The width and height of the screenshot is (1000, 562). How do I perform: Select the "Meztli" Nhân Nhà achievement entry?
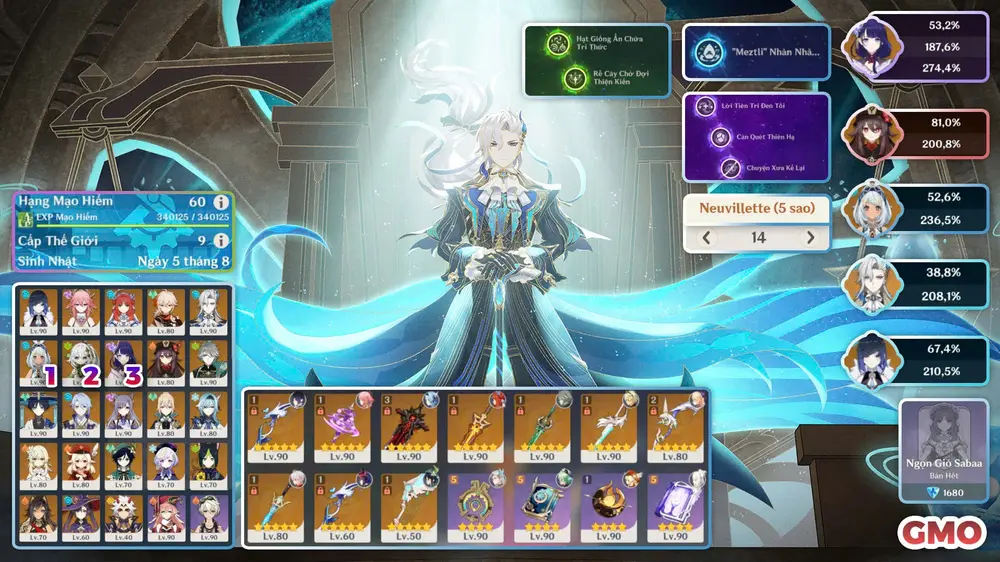pos(756,52)
